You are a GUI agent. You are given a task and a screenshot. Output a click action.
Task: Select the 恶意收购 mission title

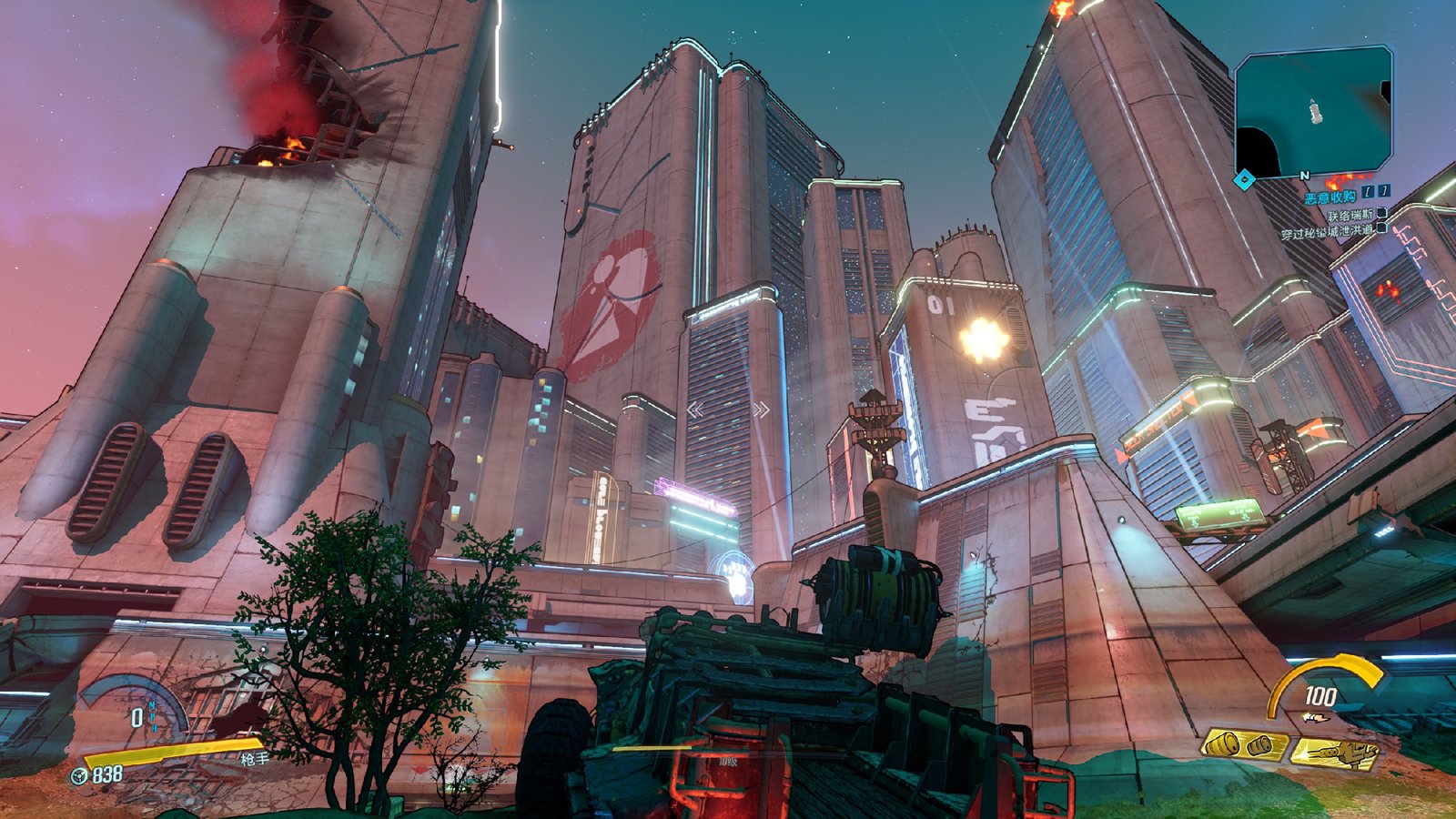coord(1330,197)
